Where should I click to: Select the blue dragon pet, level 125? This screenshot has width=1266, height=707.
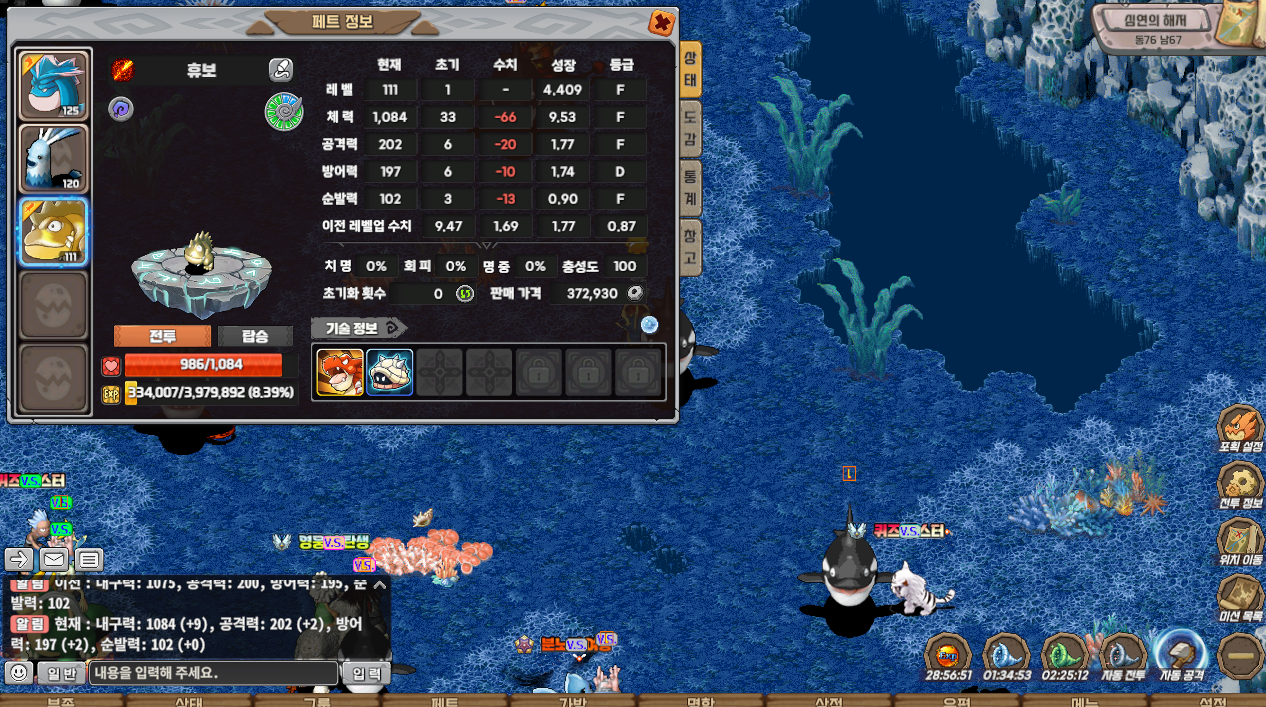pyautogui.click(x=54, y=86)
